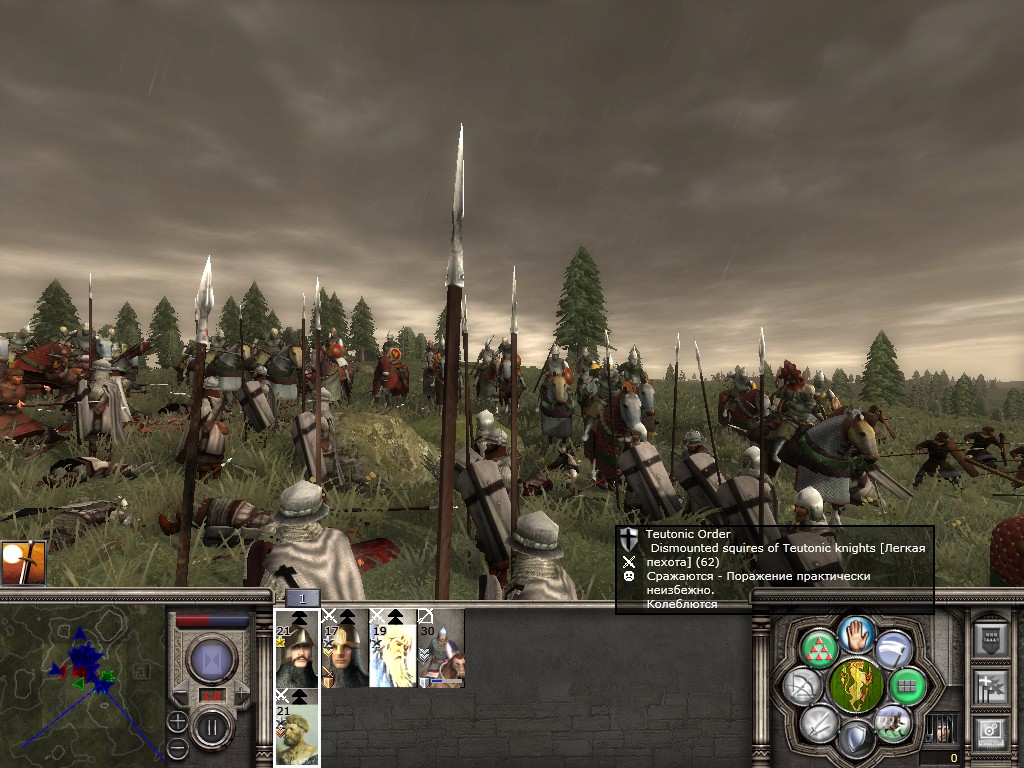Choose the unit card with 17 soldiers

coord(345,648)
